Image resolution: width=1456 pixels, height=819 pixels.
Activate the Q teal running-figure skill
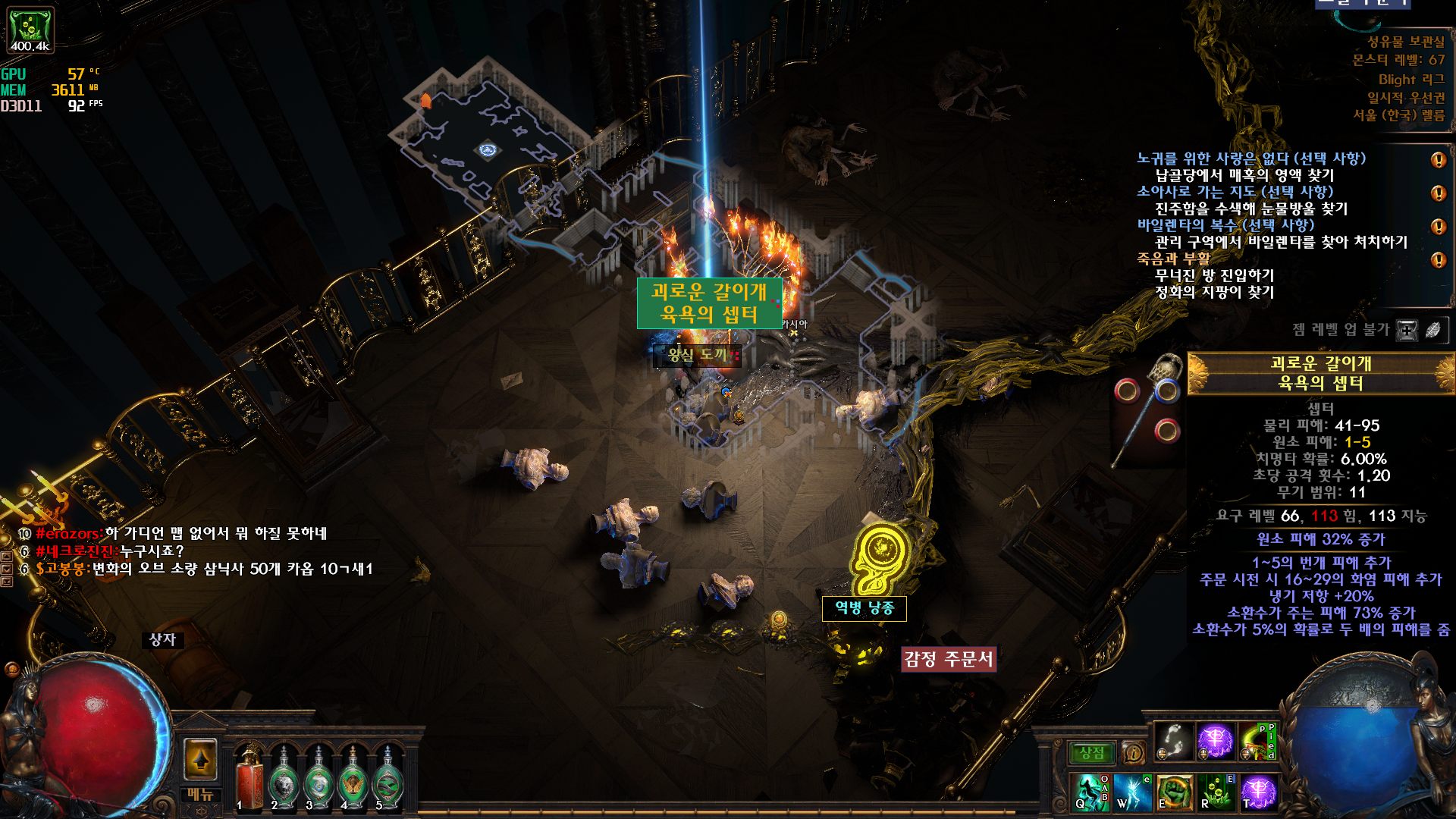point(1090,792)
